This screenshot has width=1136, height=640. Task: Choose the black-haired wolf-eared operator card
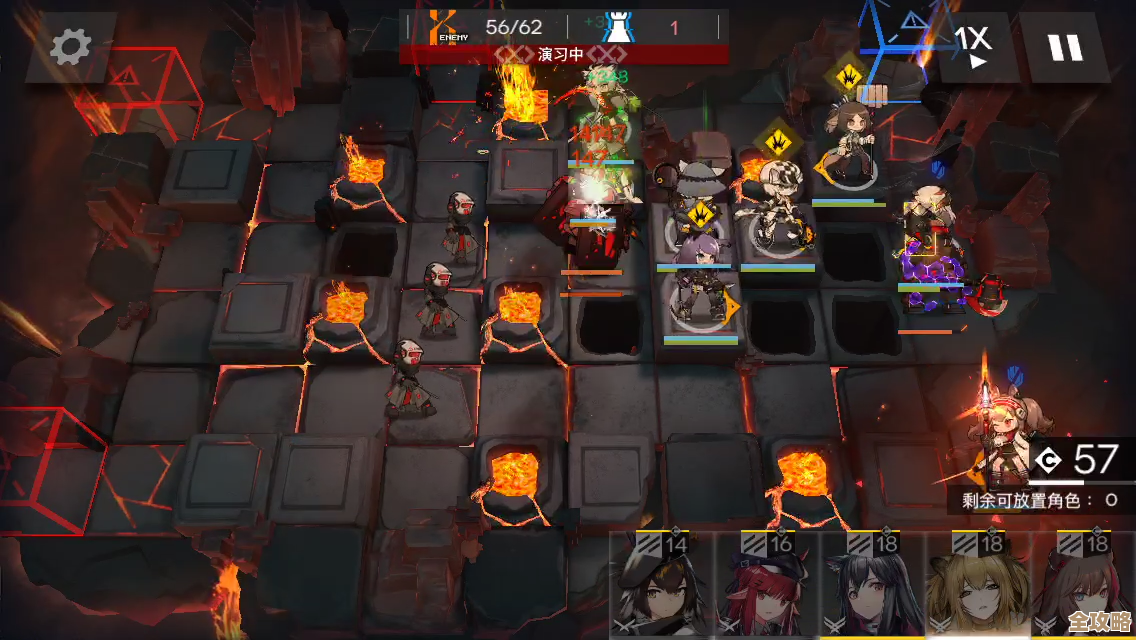pyautogui.click(x=874, y=588)
